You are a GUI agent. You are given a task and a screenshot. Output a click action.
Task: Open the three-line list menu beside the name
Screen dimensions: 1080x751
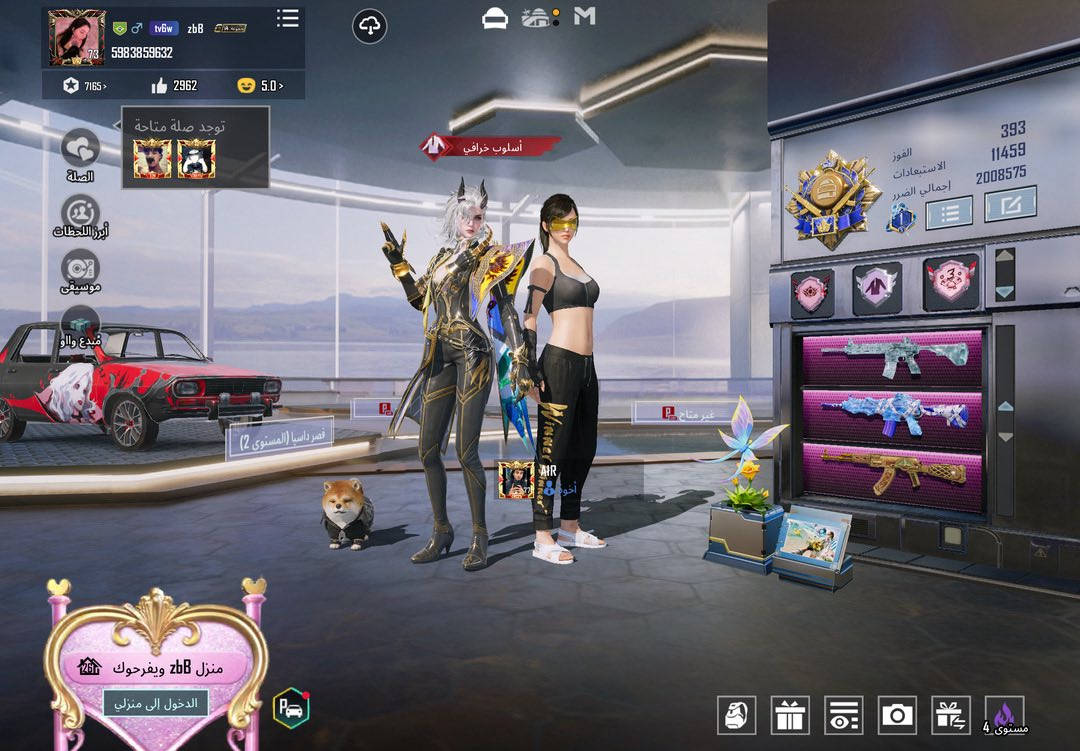click(288, 18)
